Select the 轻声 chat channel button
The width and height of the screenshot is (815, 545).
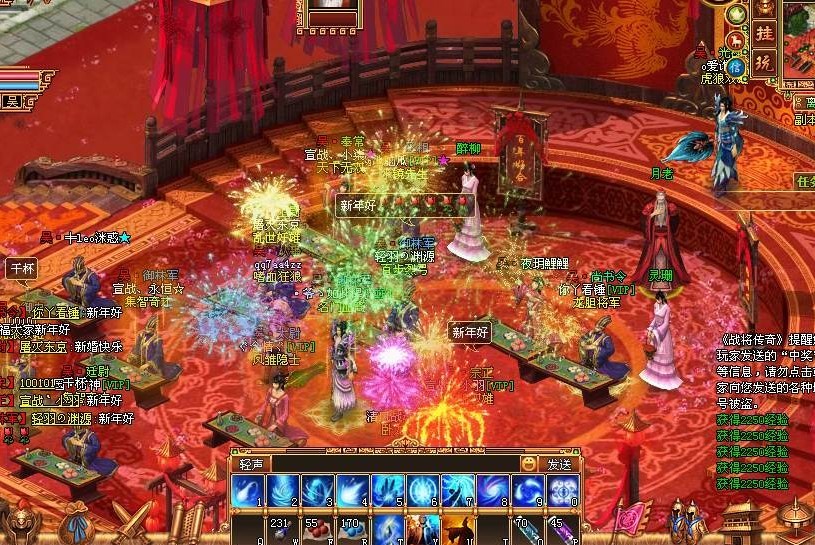(x=251, y=464)
